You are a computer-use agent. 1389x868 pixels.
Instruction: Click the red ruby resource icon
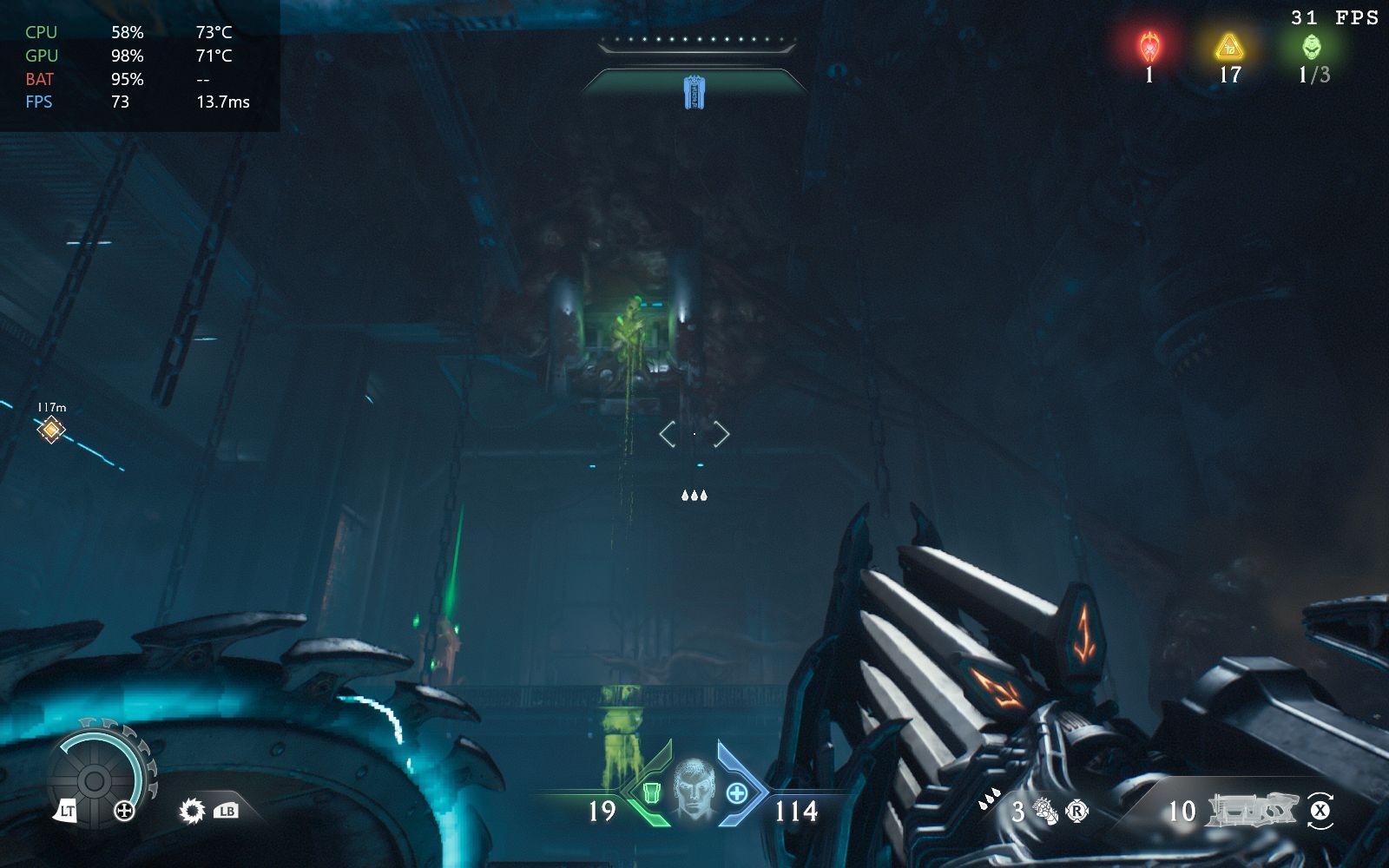pyautogui.click(x=1149, y=46)
